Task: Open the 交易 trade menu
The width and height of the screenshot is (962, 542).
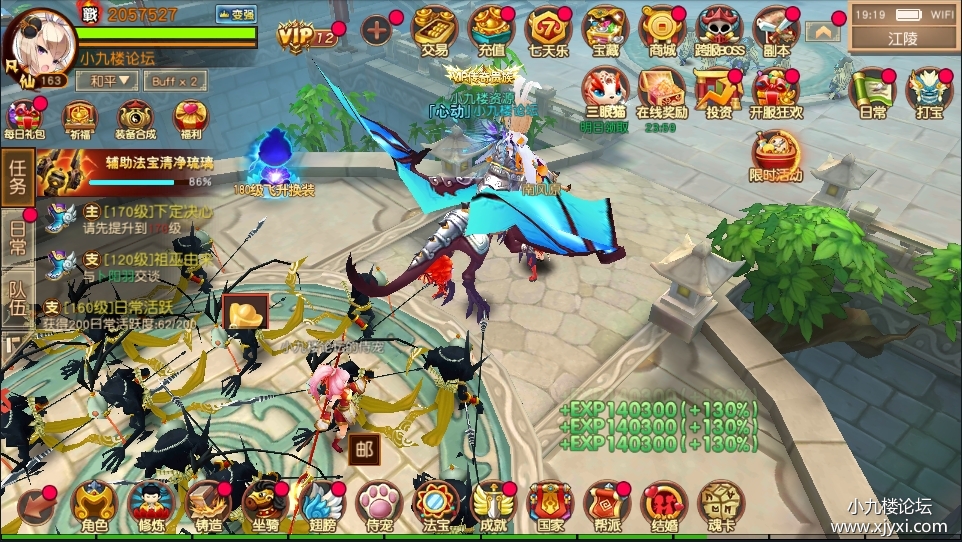Action: point(434,31)
